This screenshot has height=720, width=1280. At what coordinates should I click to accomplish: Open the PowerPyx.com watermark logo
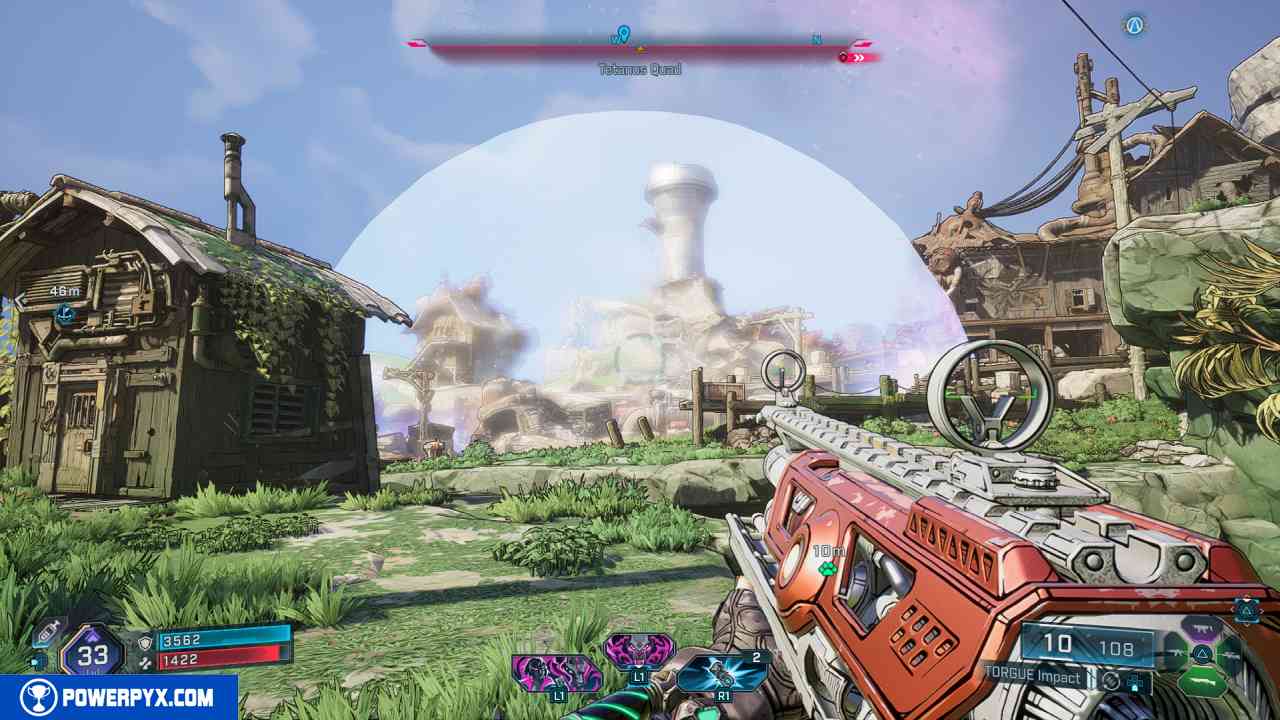point(118,697)
